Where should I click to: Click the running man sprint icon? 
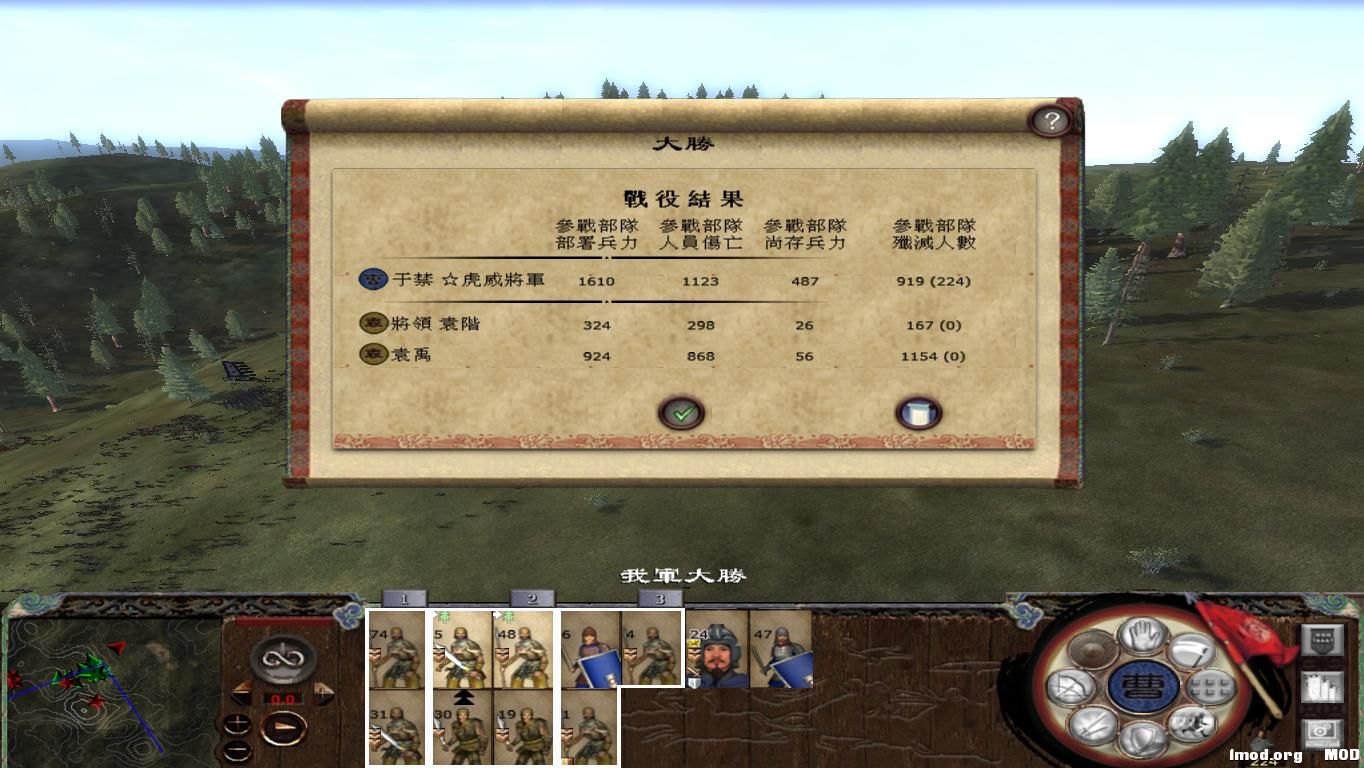point(1192,726)
